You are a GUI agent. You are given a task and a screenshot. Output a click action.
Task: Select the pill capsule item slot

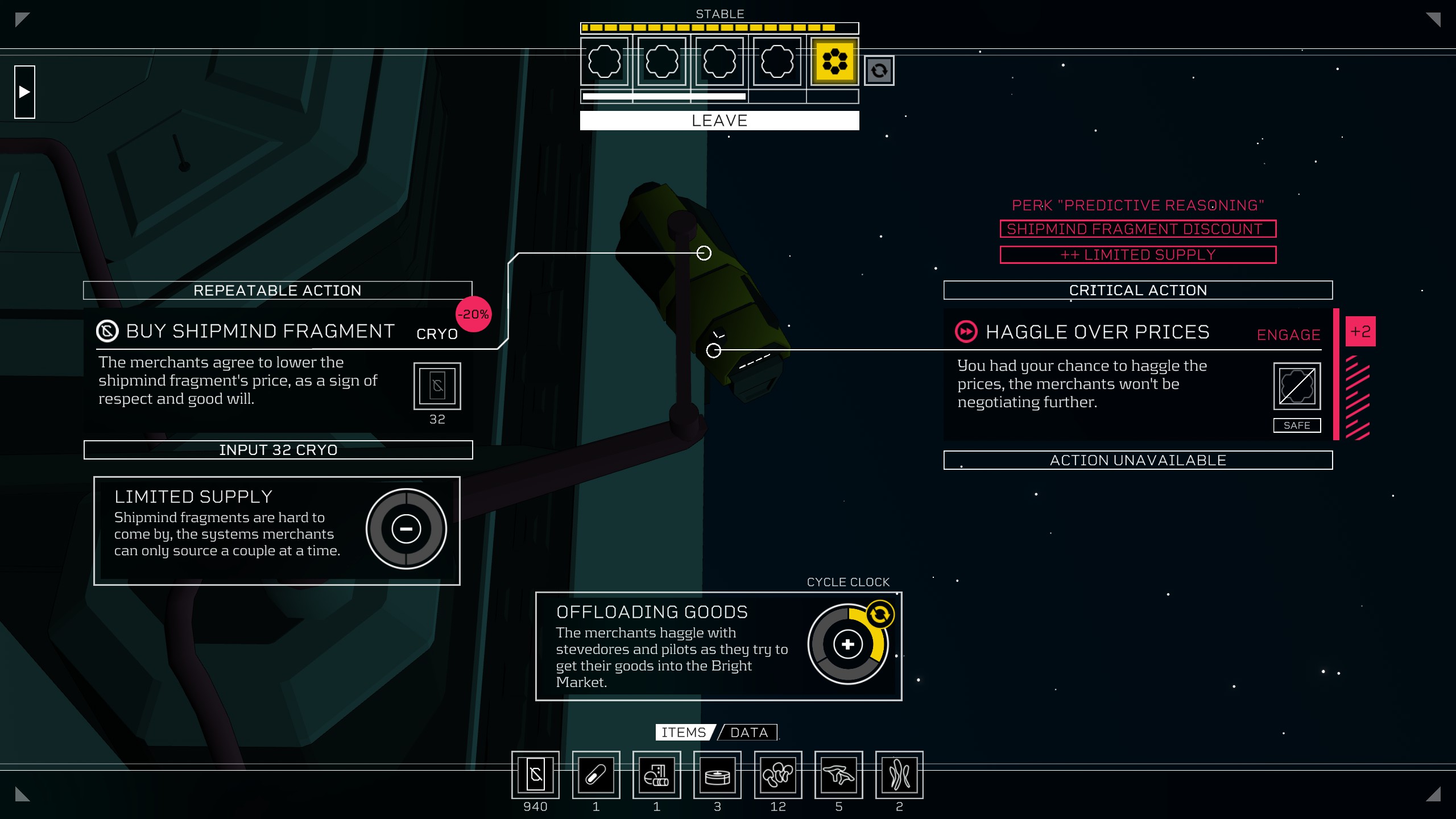coord(595,775)
